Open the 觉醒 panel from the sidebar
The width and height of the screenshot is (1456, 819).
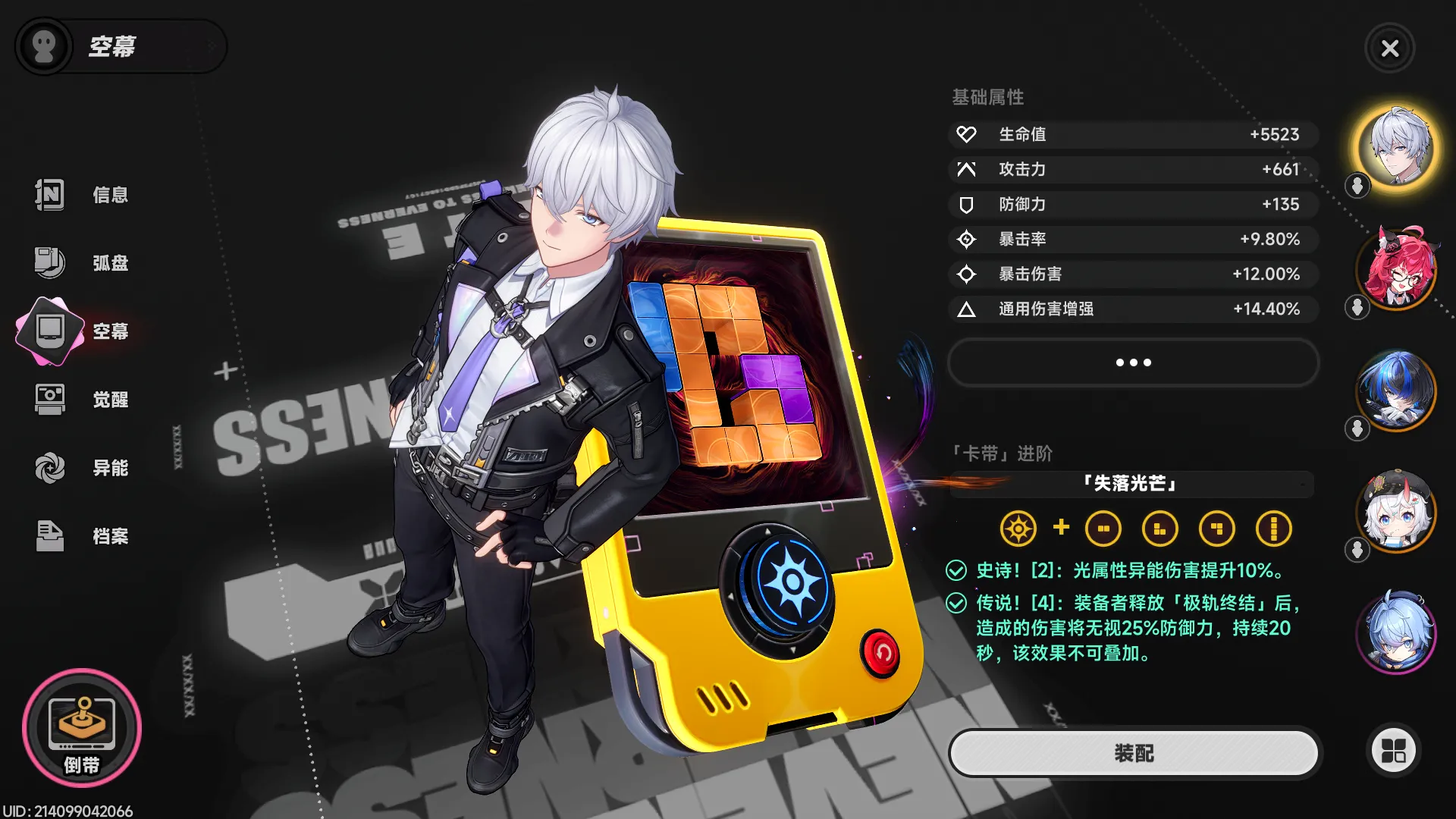(x=50, y=399)
